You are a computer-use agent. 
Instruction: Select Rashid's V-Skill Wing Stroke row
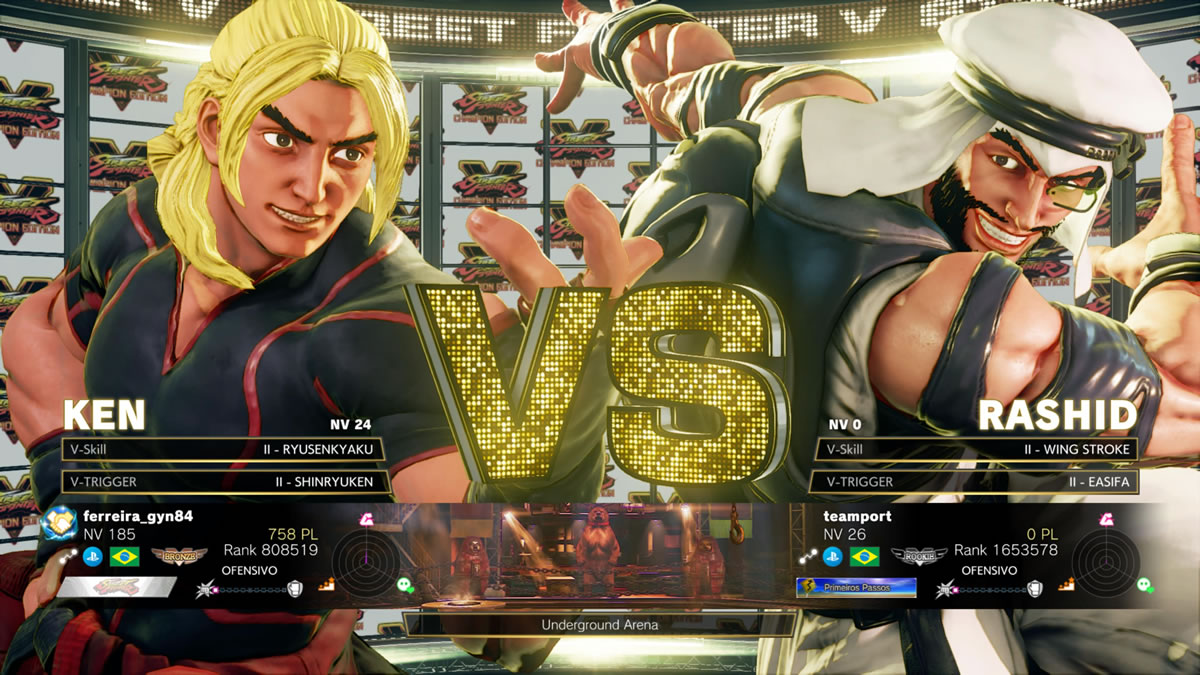[976, 450]
